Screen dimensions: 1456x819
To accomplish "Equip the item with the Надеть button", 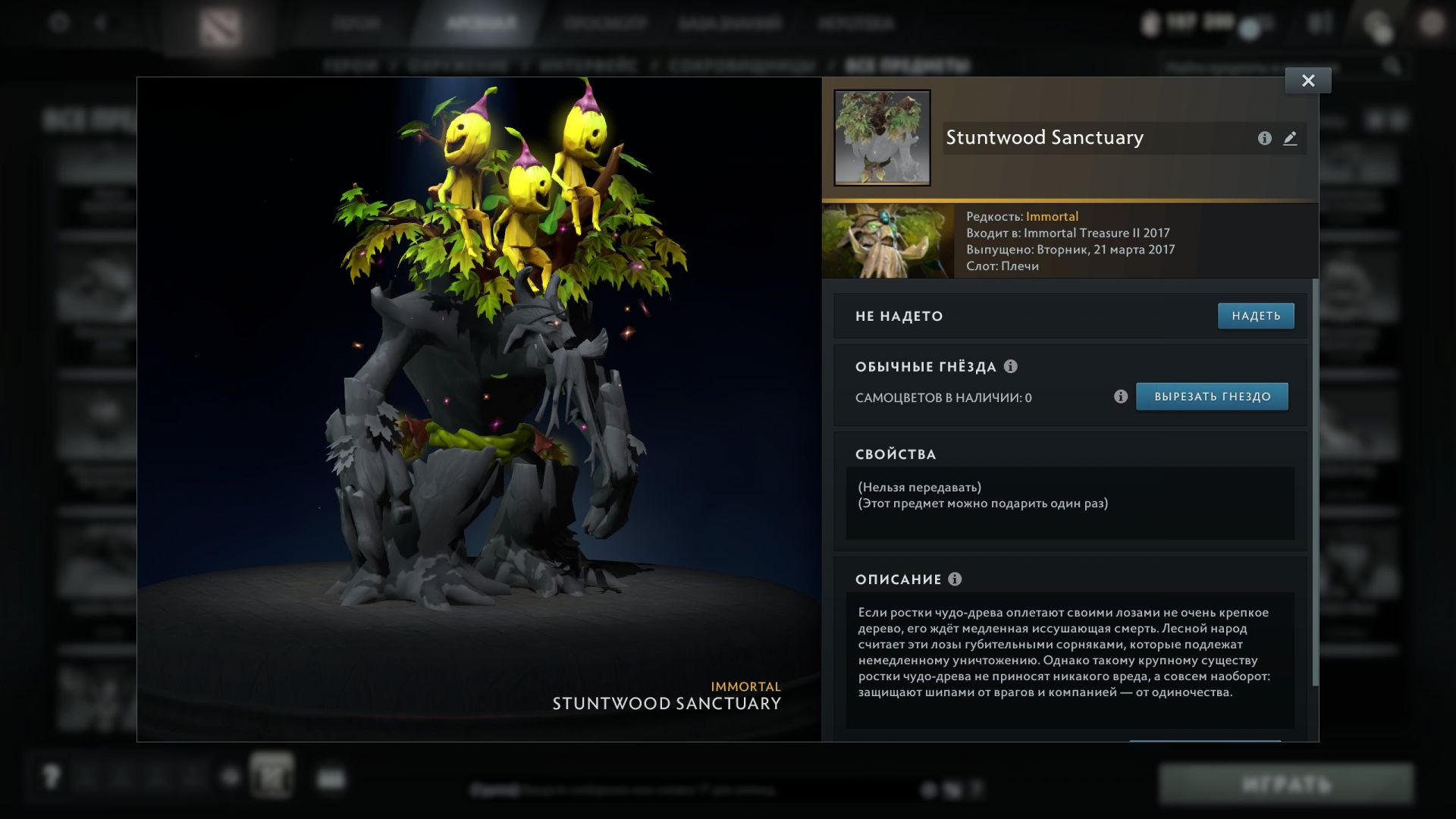I will (x=1256, y=316).
